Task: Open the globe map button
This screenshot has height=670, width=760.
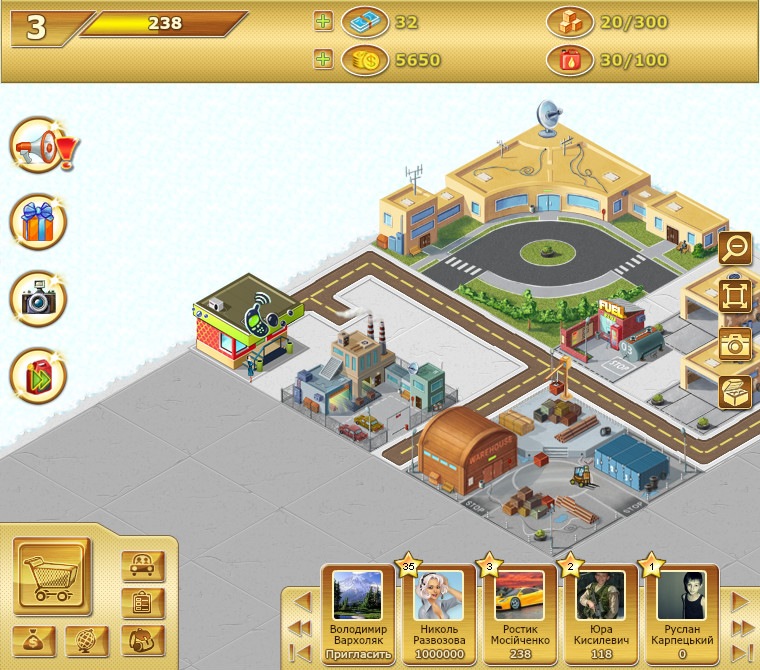Action: pos(87,641)
